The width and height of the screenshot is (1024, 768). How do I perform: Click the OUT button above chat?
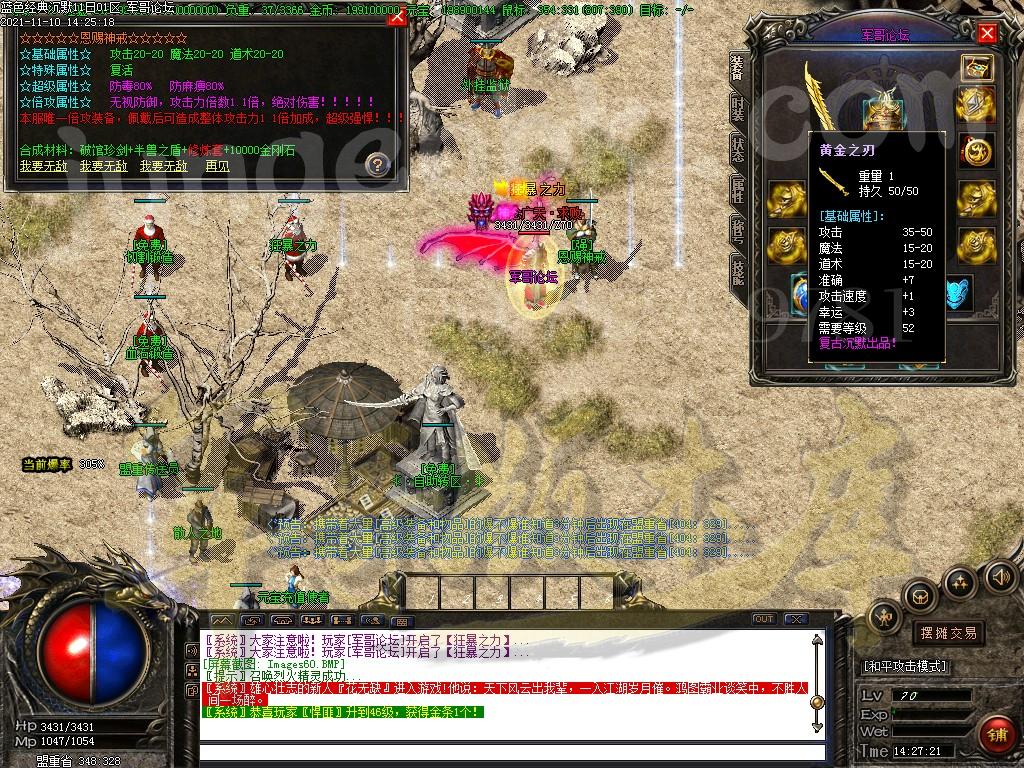pyautogui.click(x=764, y=619)
